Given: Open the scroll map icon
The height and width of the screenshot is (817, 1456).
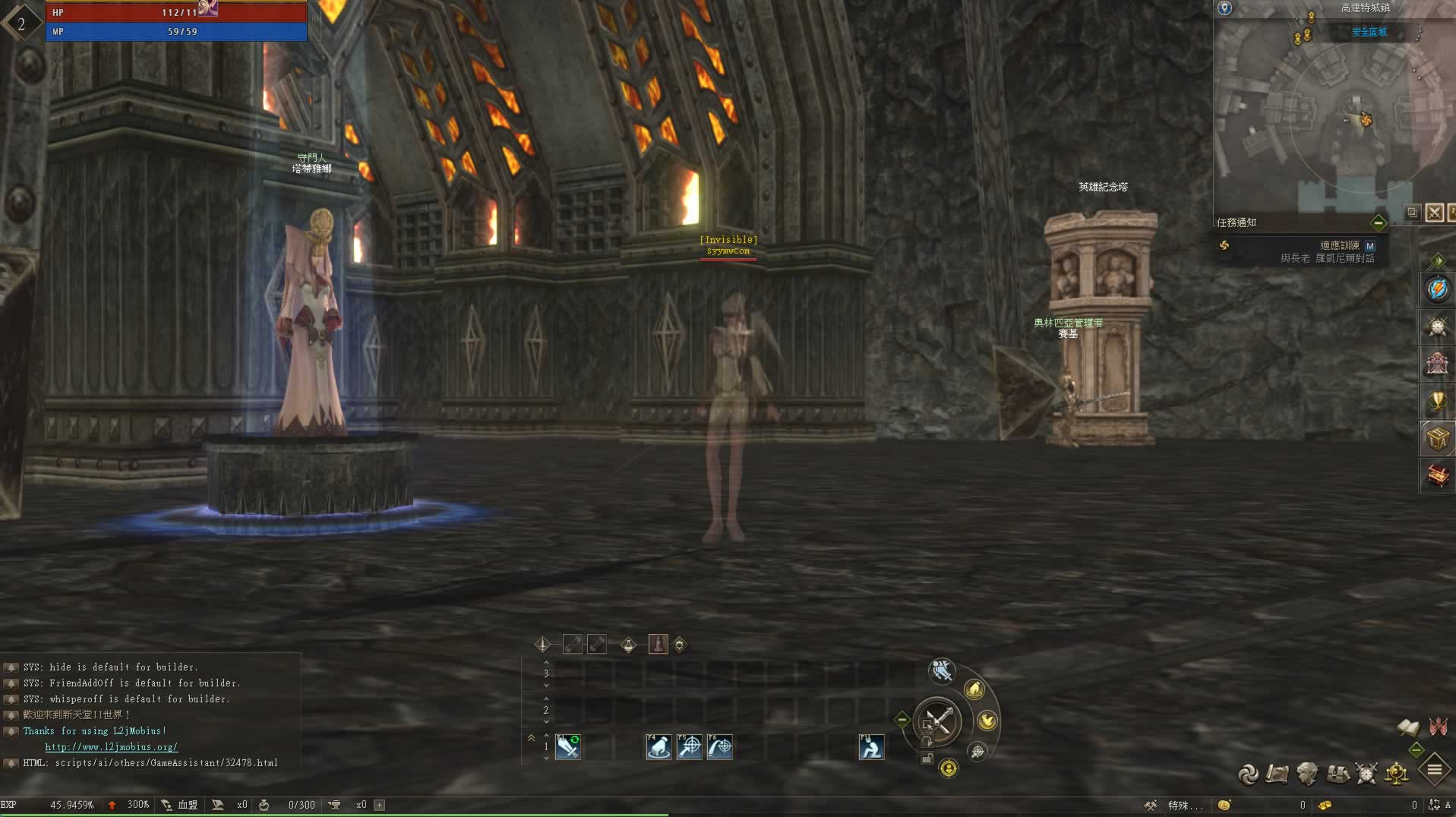Looking at the screenshot, I should pyautogui.click(x=1278, y=774).
